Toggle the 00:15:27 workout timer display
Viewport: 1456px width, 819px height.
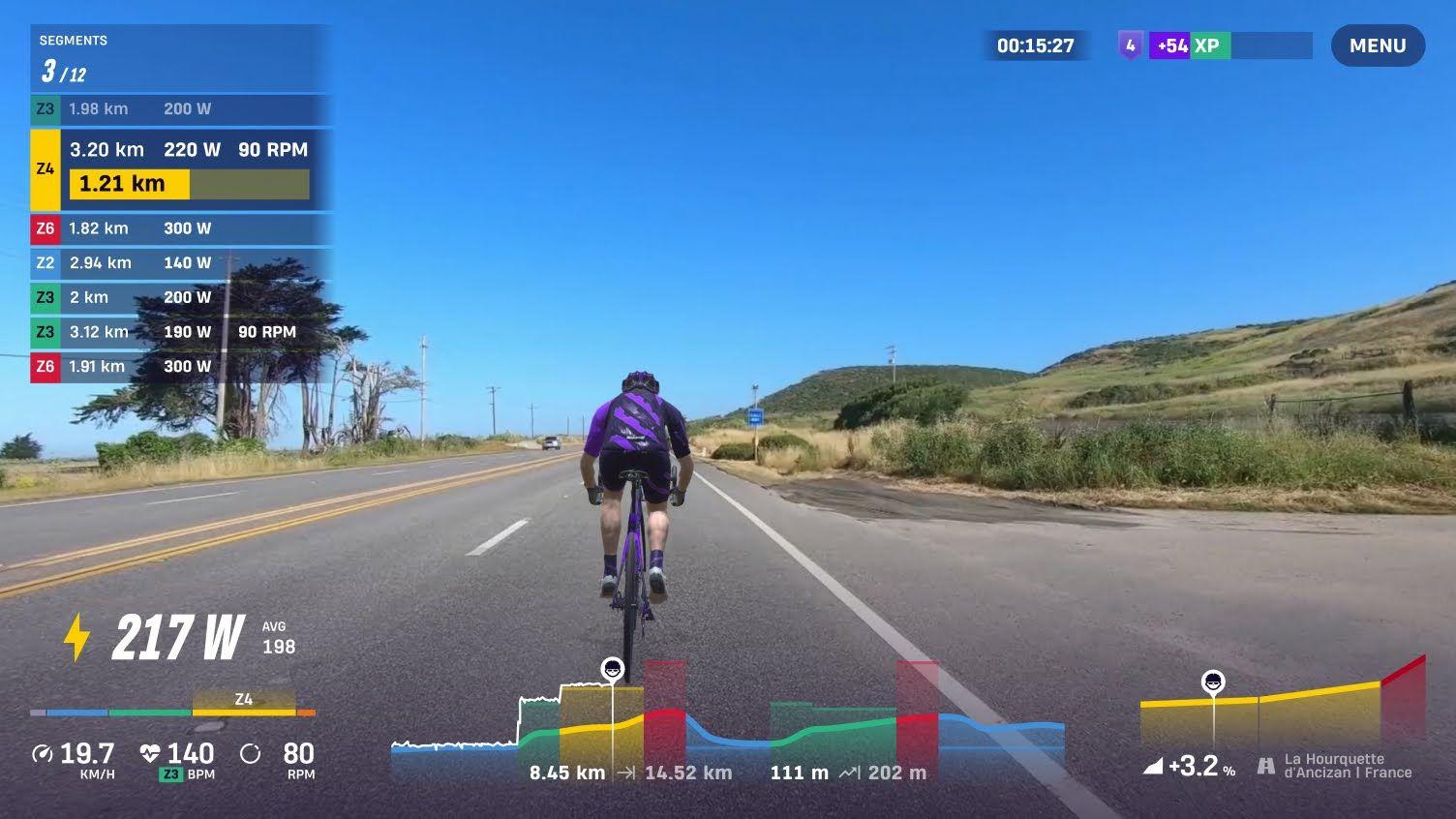(1034, 45)
